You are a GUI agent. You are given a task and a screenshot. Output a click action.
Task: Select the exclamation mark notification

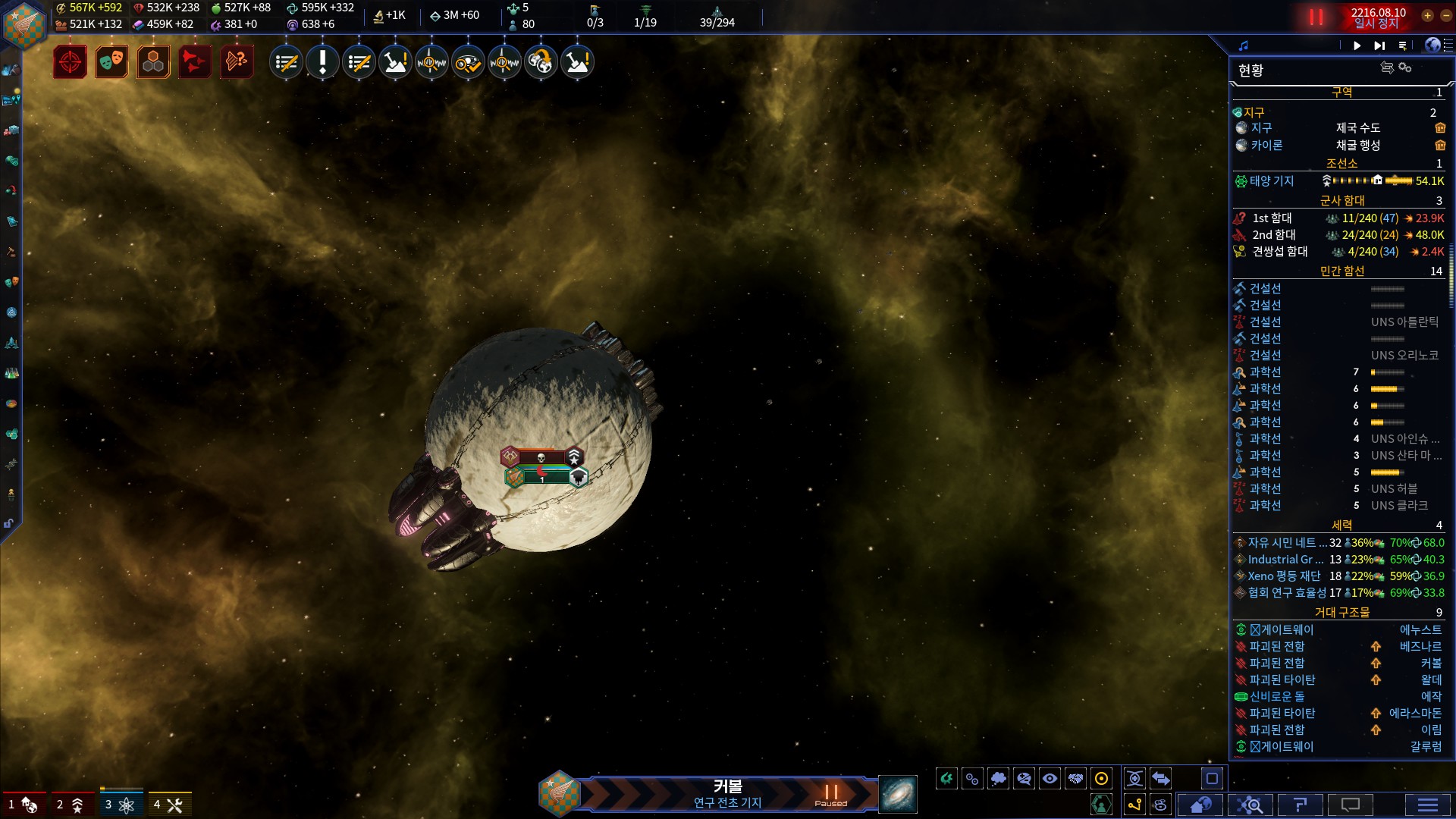pos(322,62)
